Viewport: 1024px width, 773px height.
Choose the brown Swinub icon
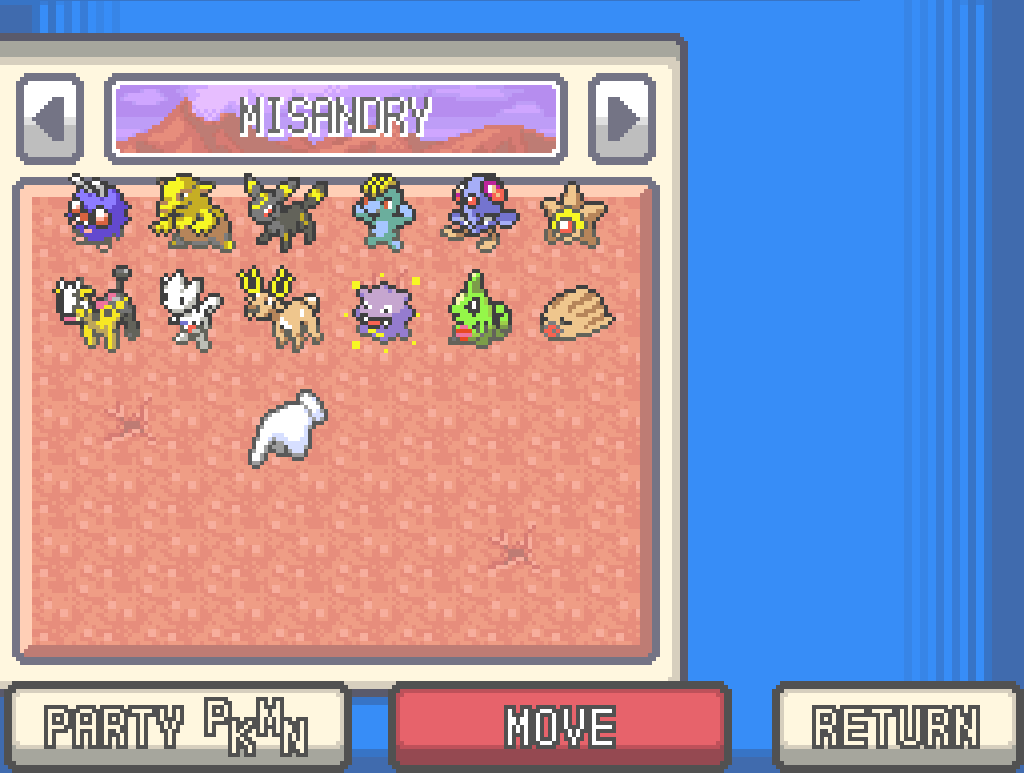[576, 313]
